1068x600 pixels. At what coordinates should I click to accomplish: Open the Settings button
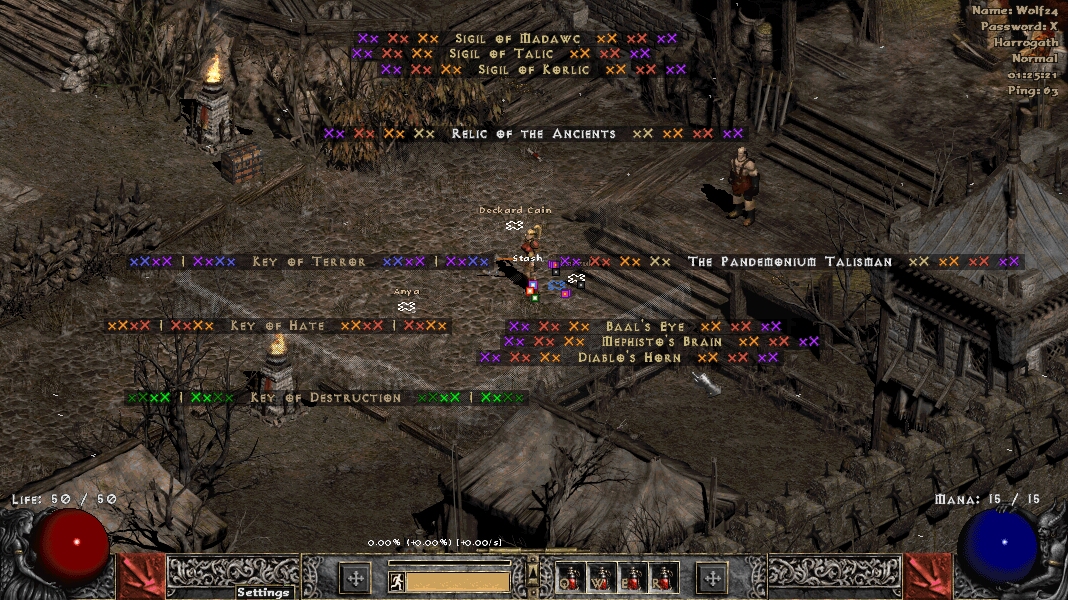coord(263,592)
